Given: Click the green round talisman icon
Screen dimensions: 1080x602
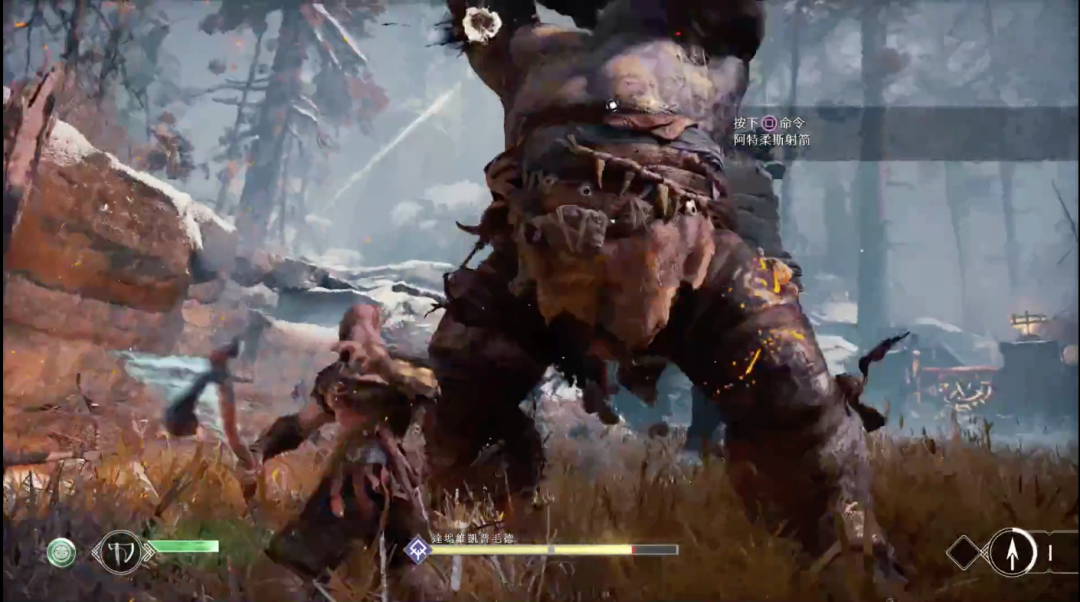Looking at the screenshot, I should (61, 552).
